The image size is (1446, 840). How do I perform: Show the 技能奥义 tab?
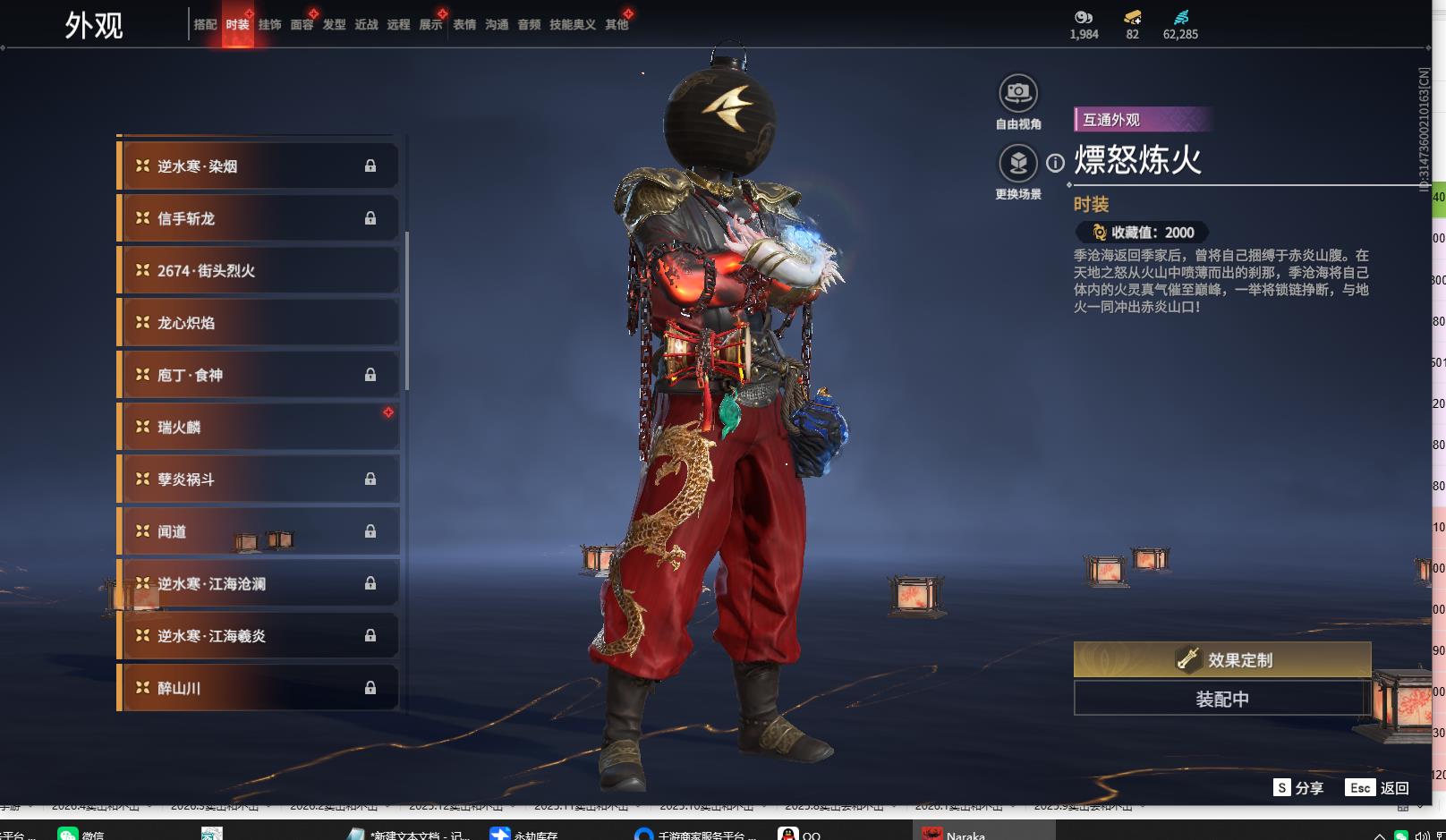(572, 25)
